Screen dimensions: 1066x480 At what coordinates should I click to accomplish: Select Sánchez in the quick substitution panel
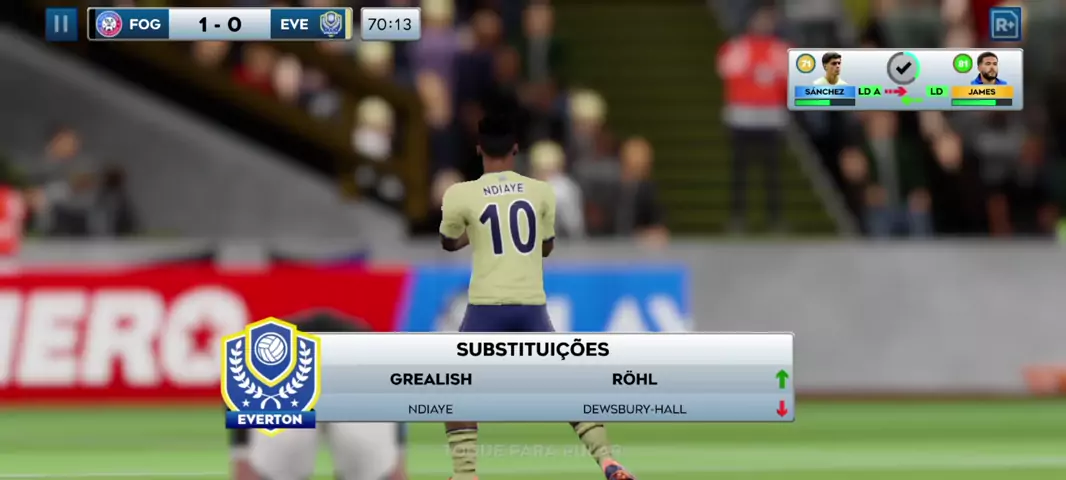(x=826, y=78)
